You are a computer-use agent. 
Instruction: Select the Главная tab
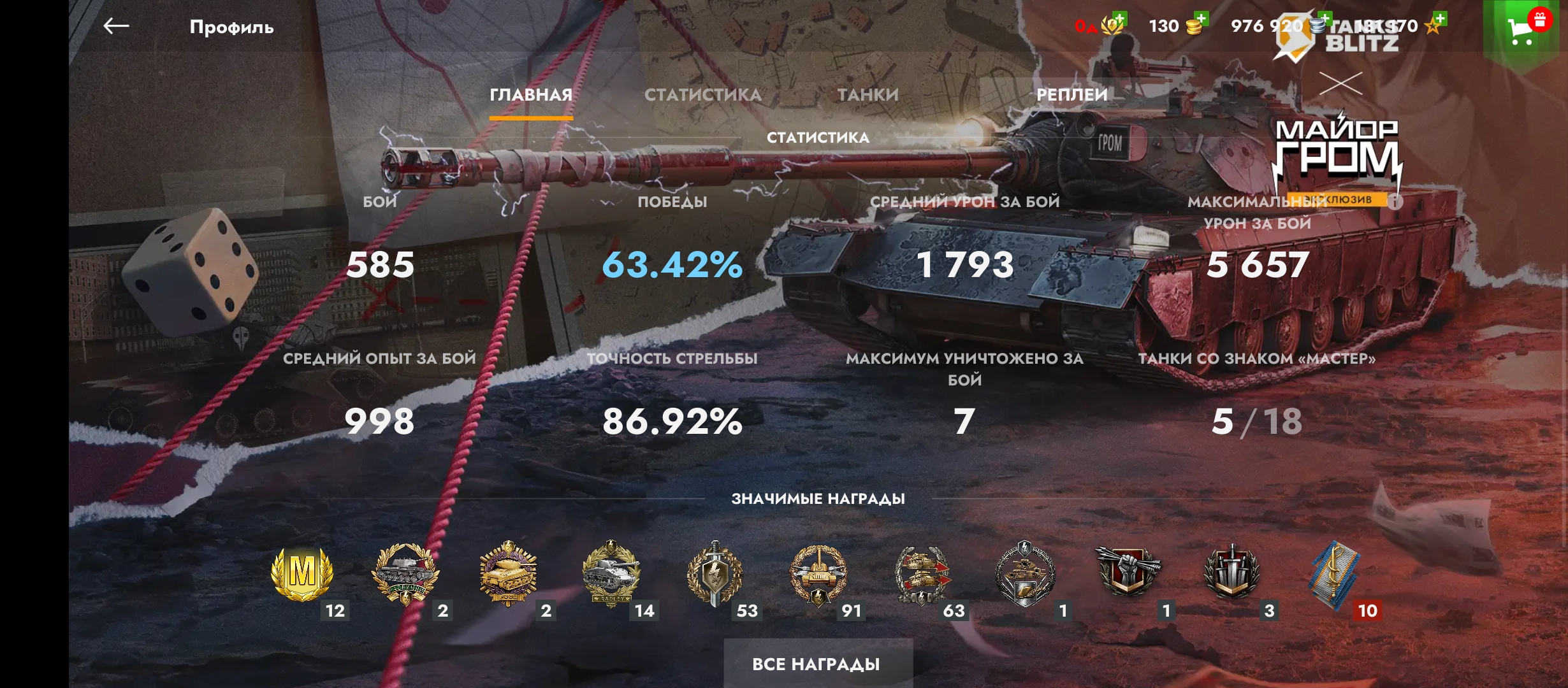[x=530, y=95]
